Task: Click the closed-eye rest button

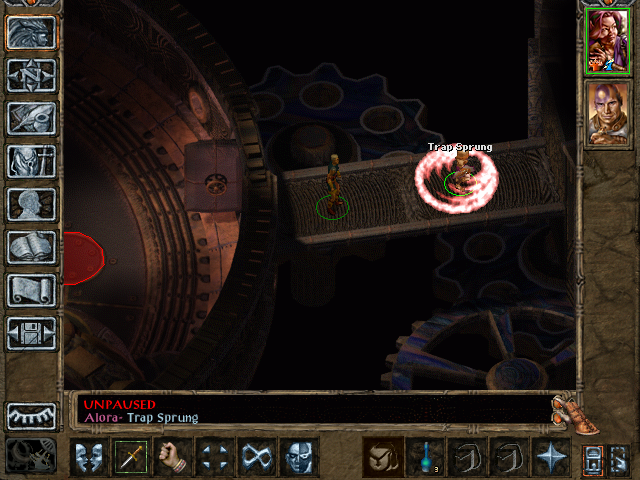Action: tap(32, 414)
